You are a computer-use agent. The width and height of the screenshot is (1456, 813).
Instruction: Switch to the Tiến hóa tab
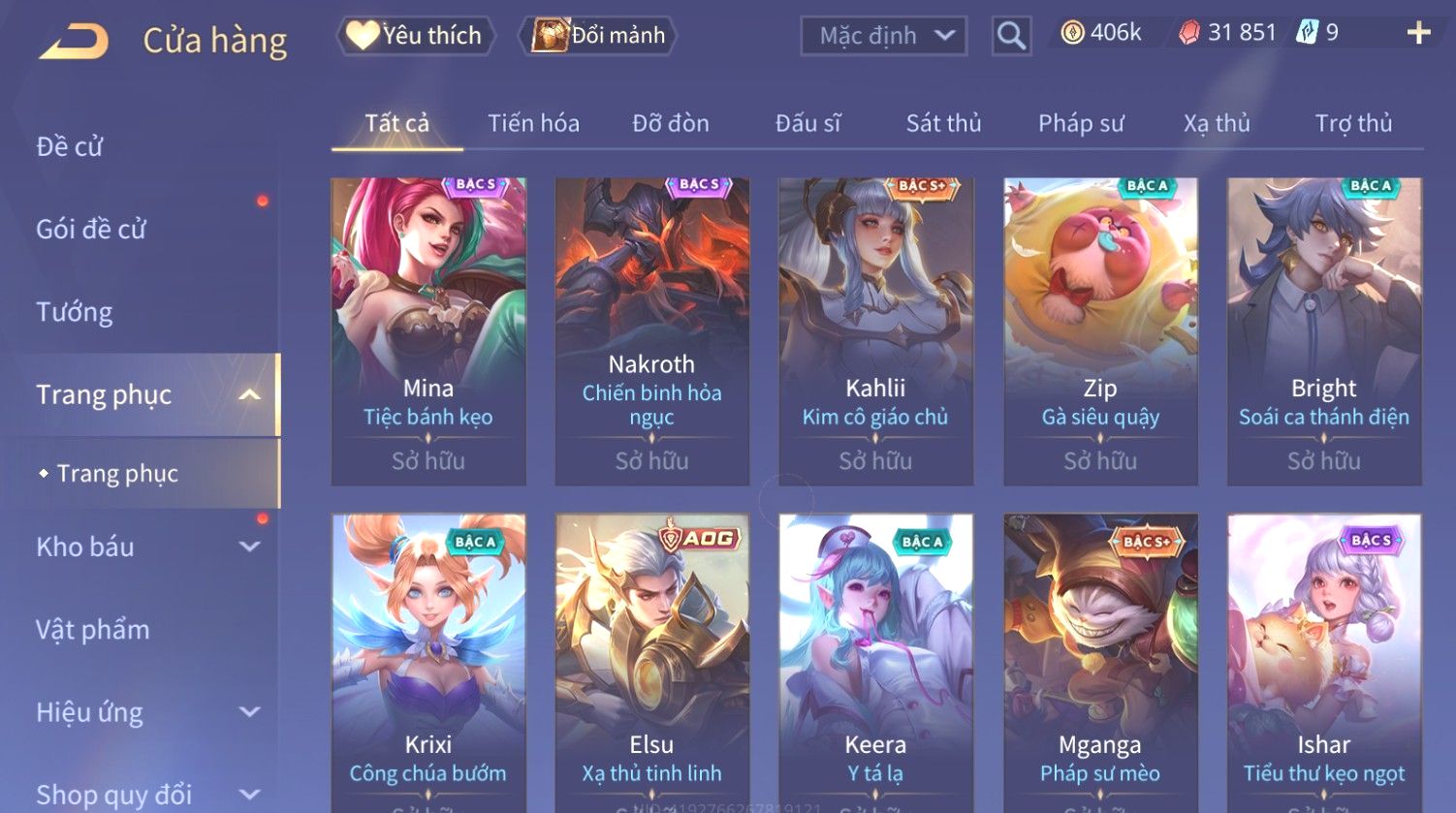tap(533, 123)
